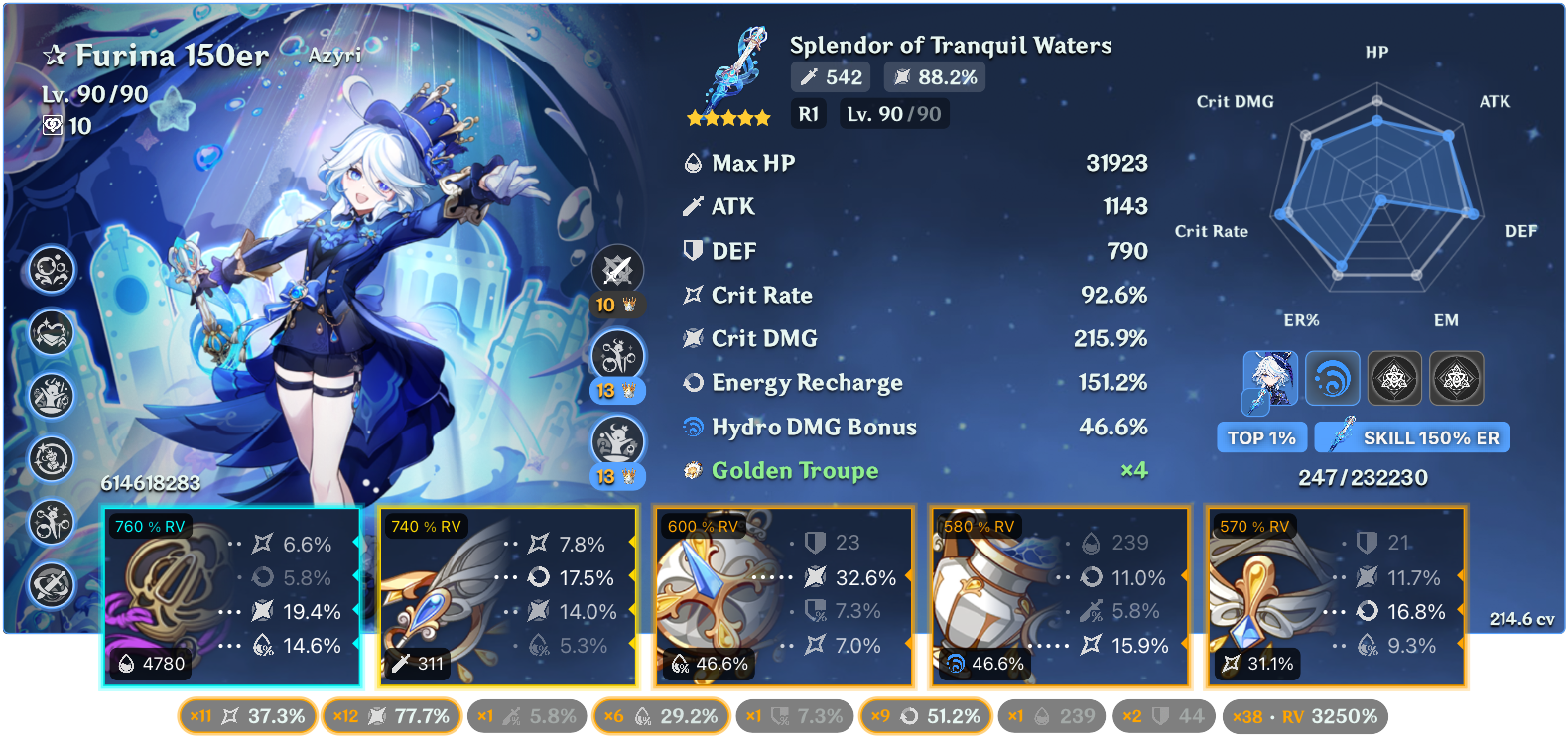1568x741 pixels.
Task: Select the flower artifact with 4780 HP
Action: click(x=231, y=597)
